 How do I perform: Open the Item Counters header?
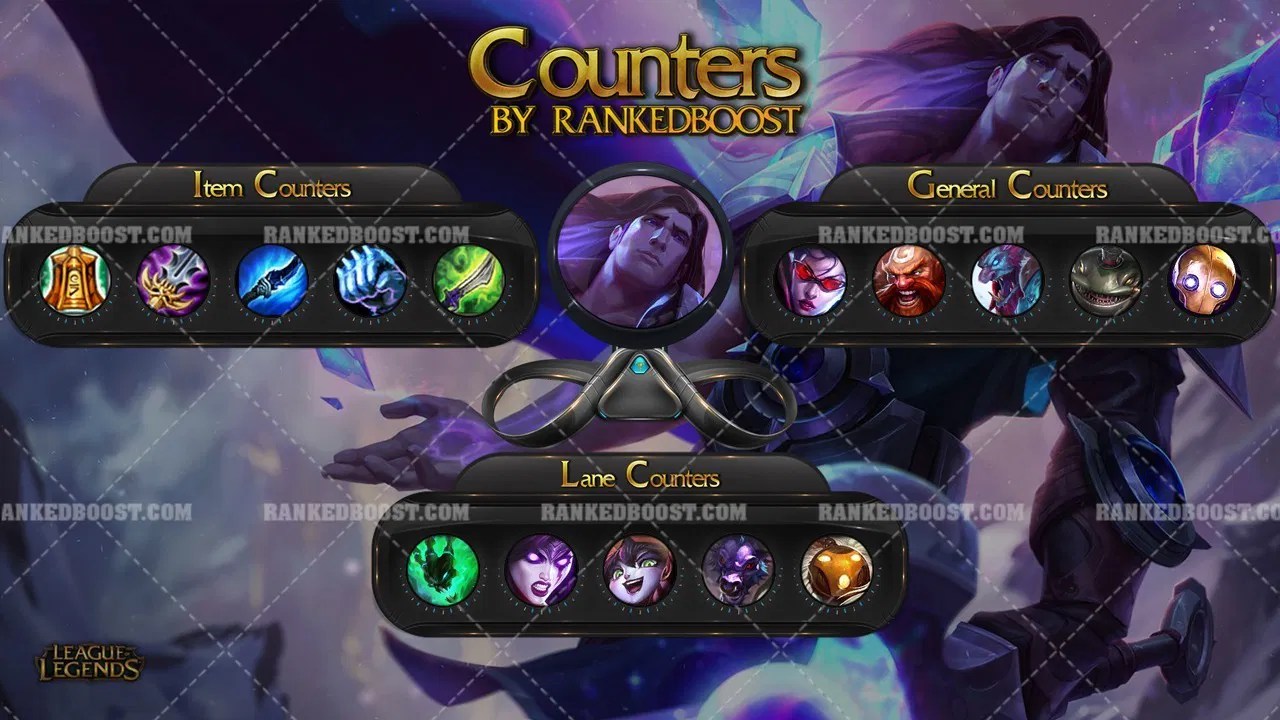272,186
